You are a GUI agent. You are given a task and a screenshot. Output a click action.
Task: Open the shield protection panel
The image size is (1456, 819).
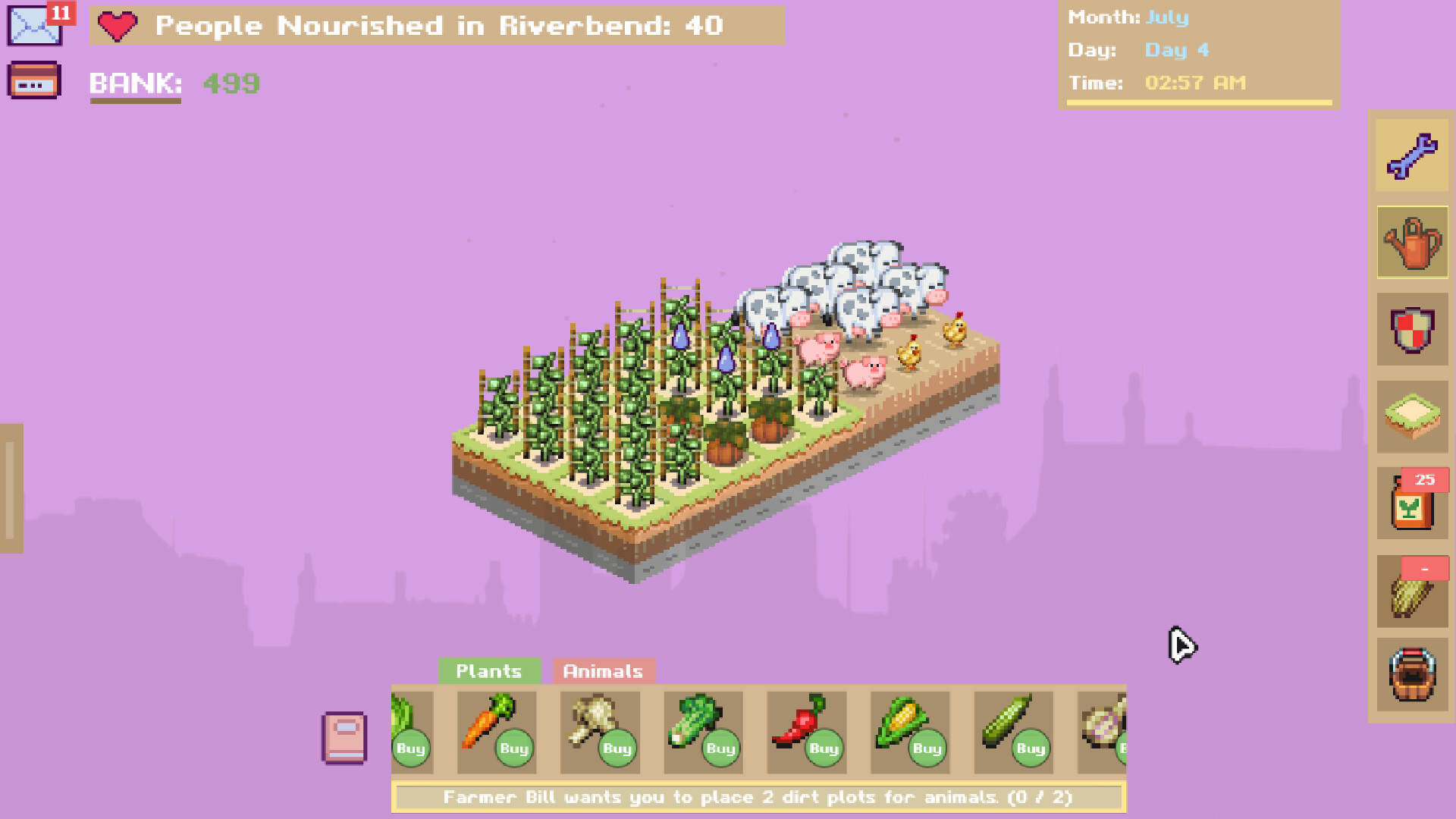(1412, 330)
